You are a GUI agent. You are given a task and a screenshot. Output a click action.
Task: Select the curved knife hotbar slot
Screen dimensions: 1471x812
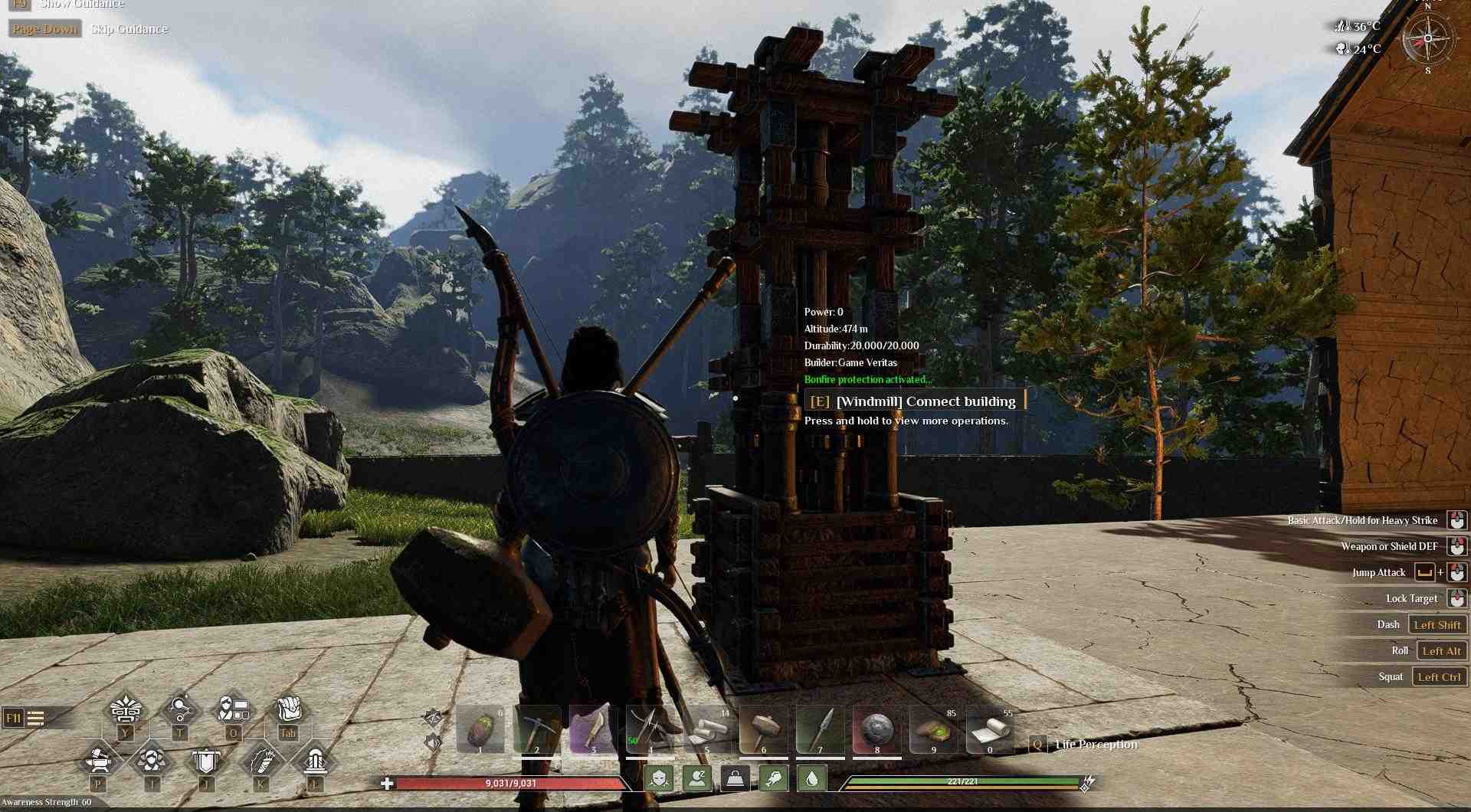tap(594, 729)
